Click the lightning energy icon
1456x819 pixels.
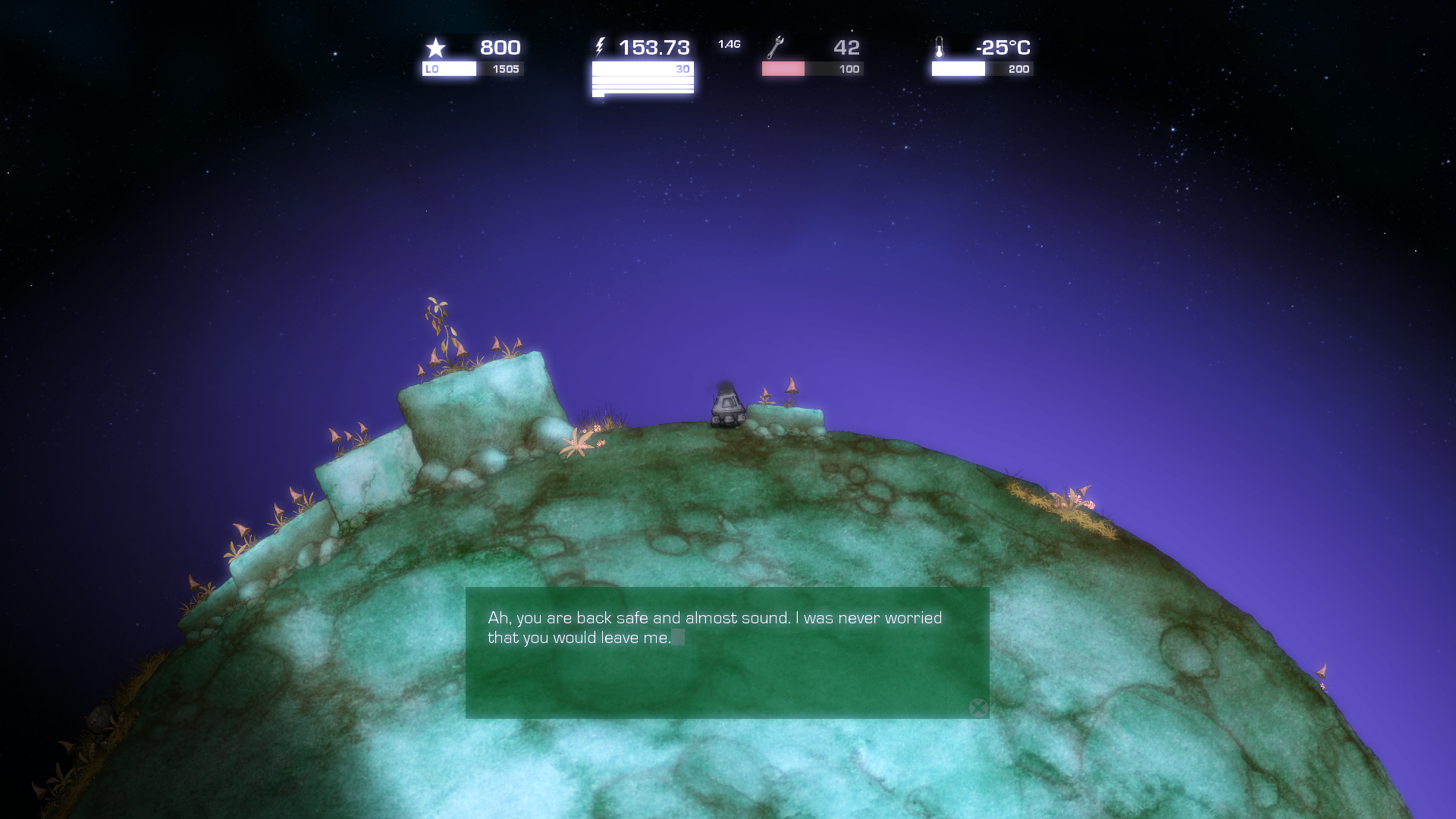pyautogui.click(x=600, y=47)
